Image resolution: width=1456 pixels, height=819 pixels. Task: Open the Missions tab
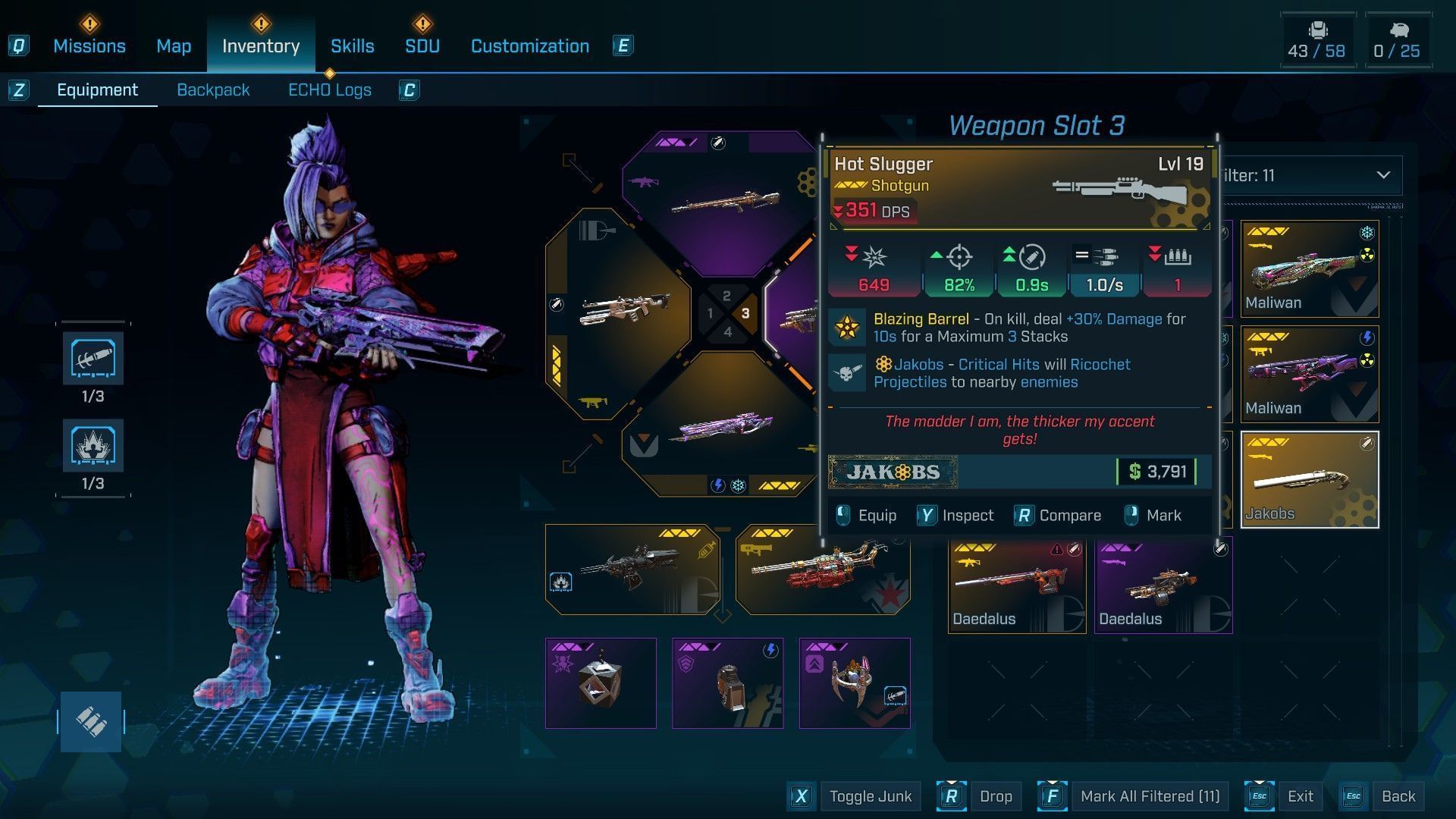[89, 46]
